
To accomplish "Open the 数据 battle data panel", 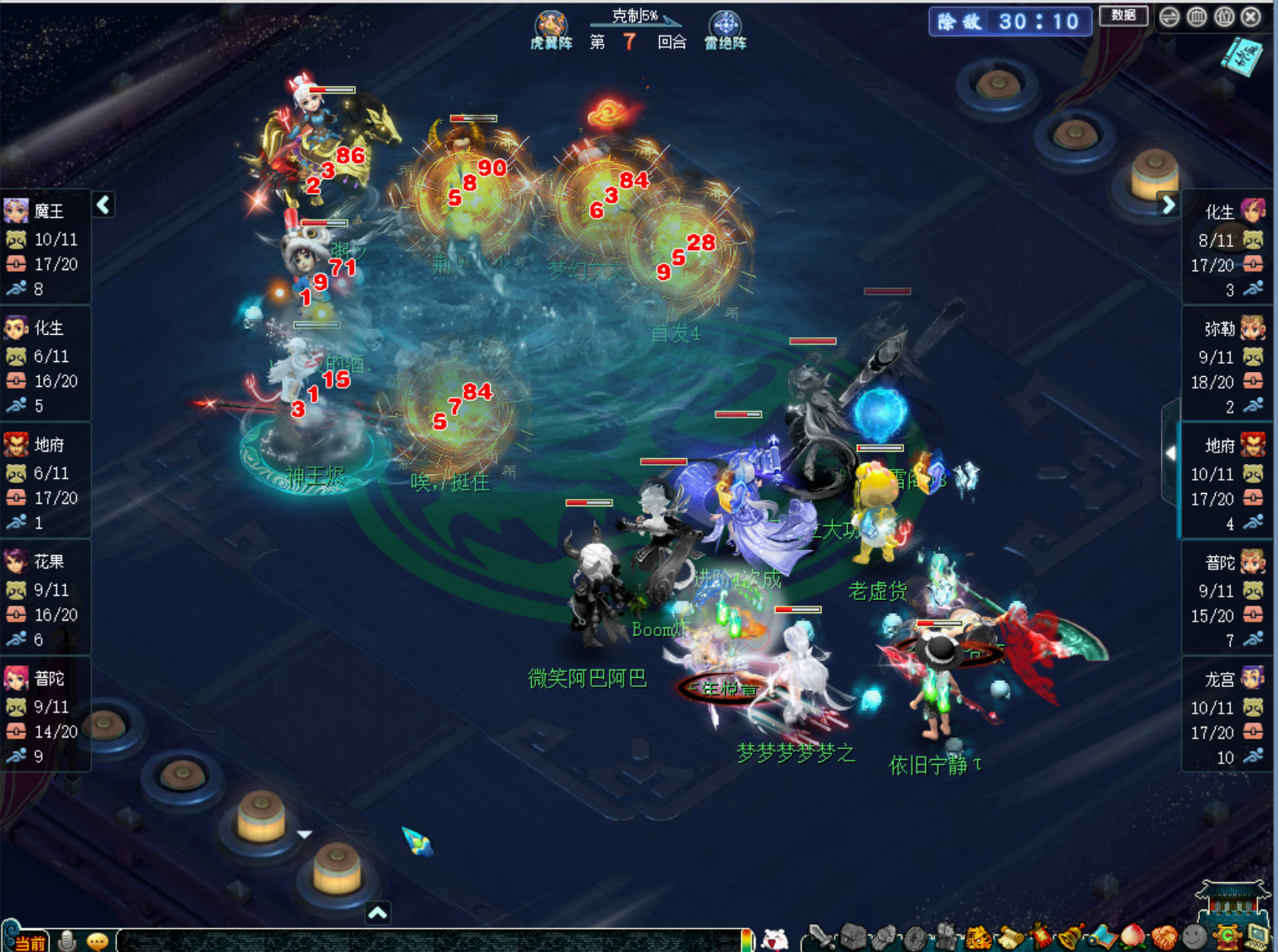I will [1123, 16].
